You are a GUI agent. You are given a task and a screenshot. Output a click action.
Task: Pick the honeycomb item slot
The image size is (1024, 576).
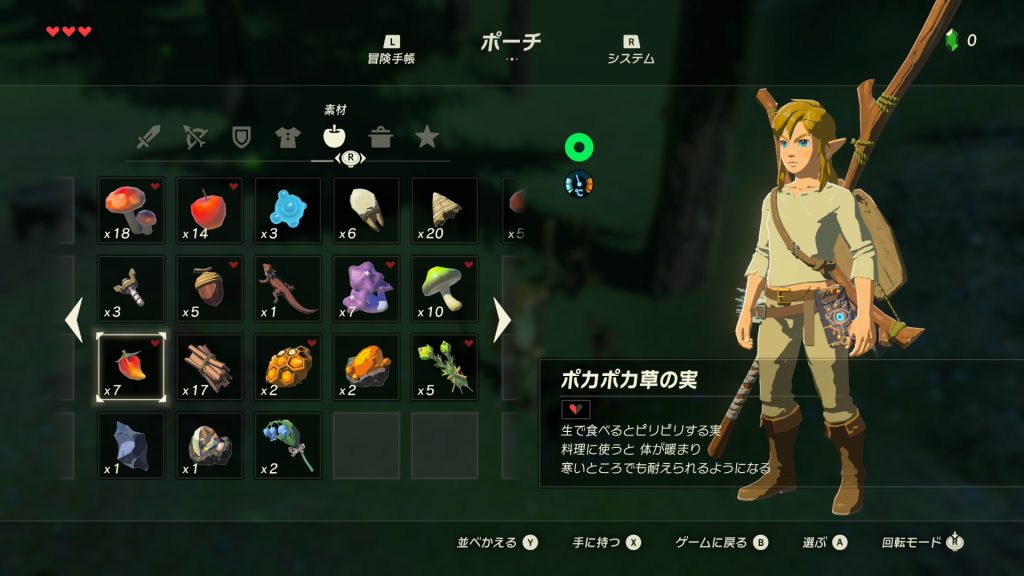click(x=288, y=367)
